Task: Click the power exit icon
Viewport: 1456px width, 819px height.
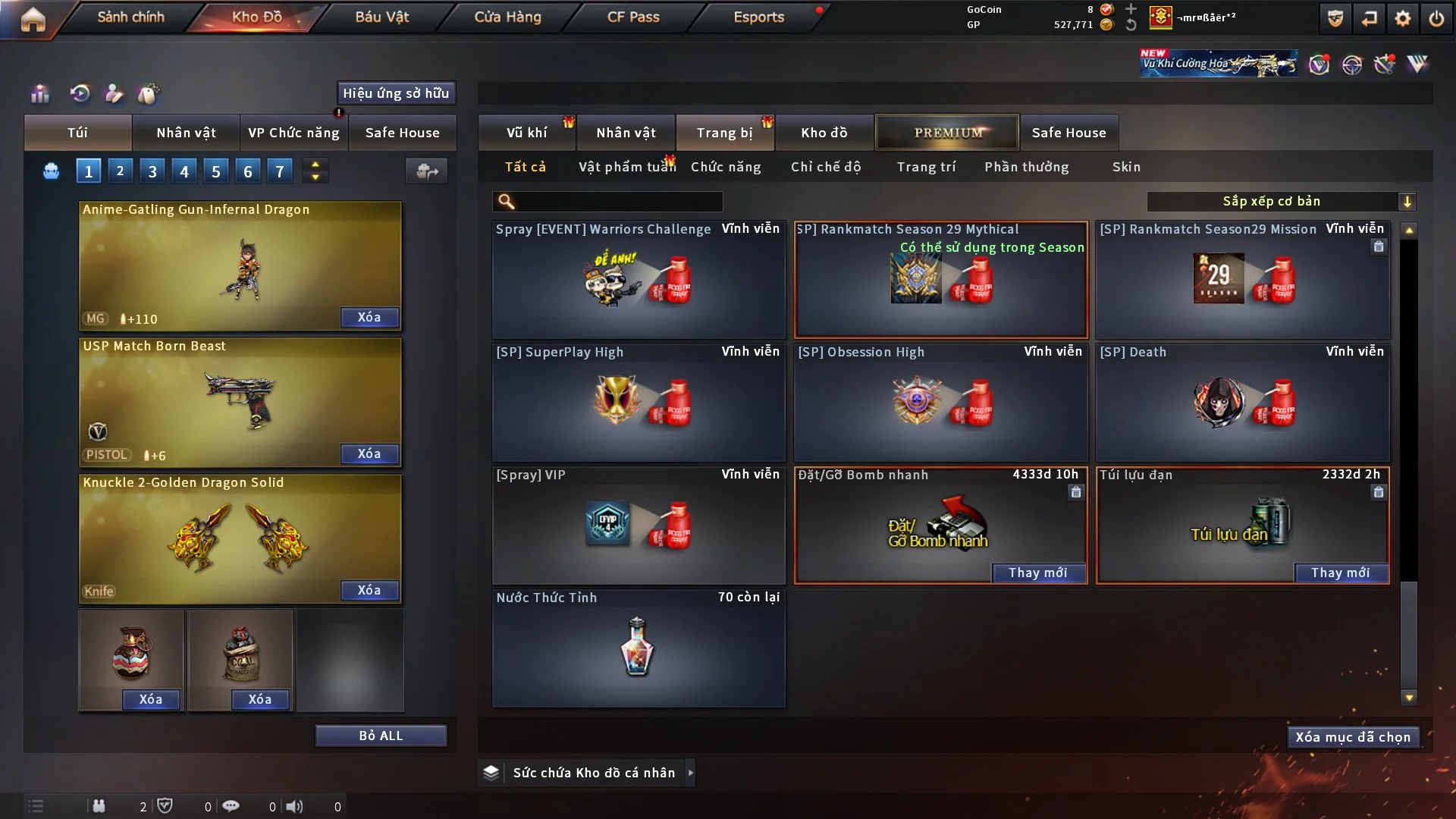Action: [x=1436, y=18]
